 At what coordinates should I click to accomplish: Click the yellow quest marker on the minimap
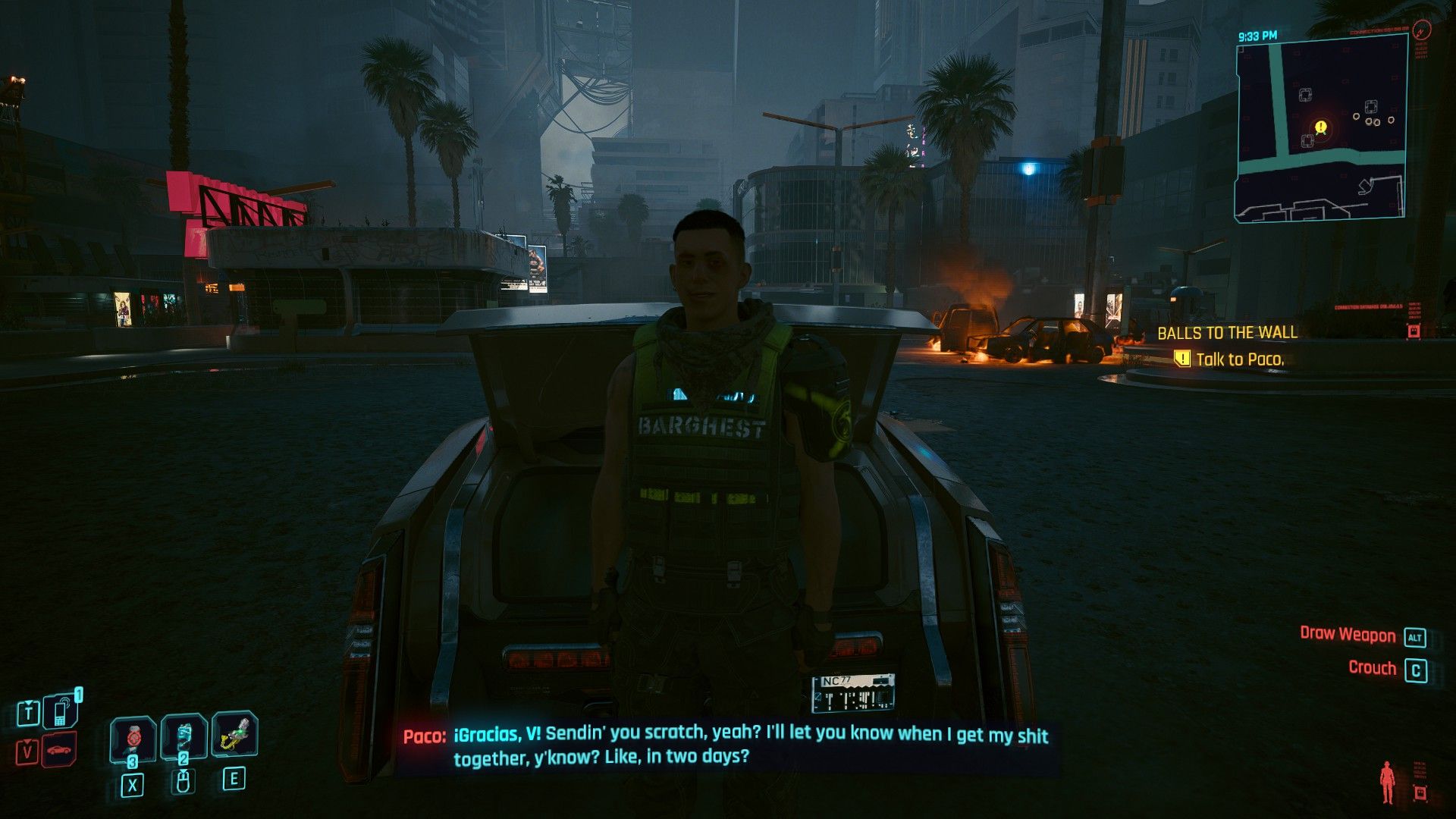[1320, 127]
